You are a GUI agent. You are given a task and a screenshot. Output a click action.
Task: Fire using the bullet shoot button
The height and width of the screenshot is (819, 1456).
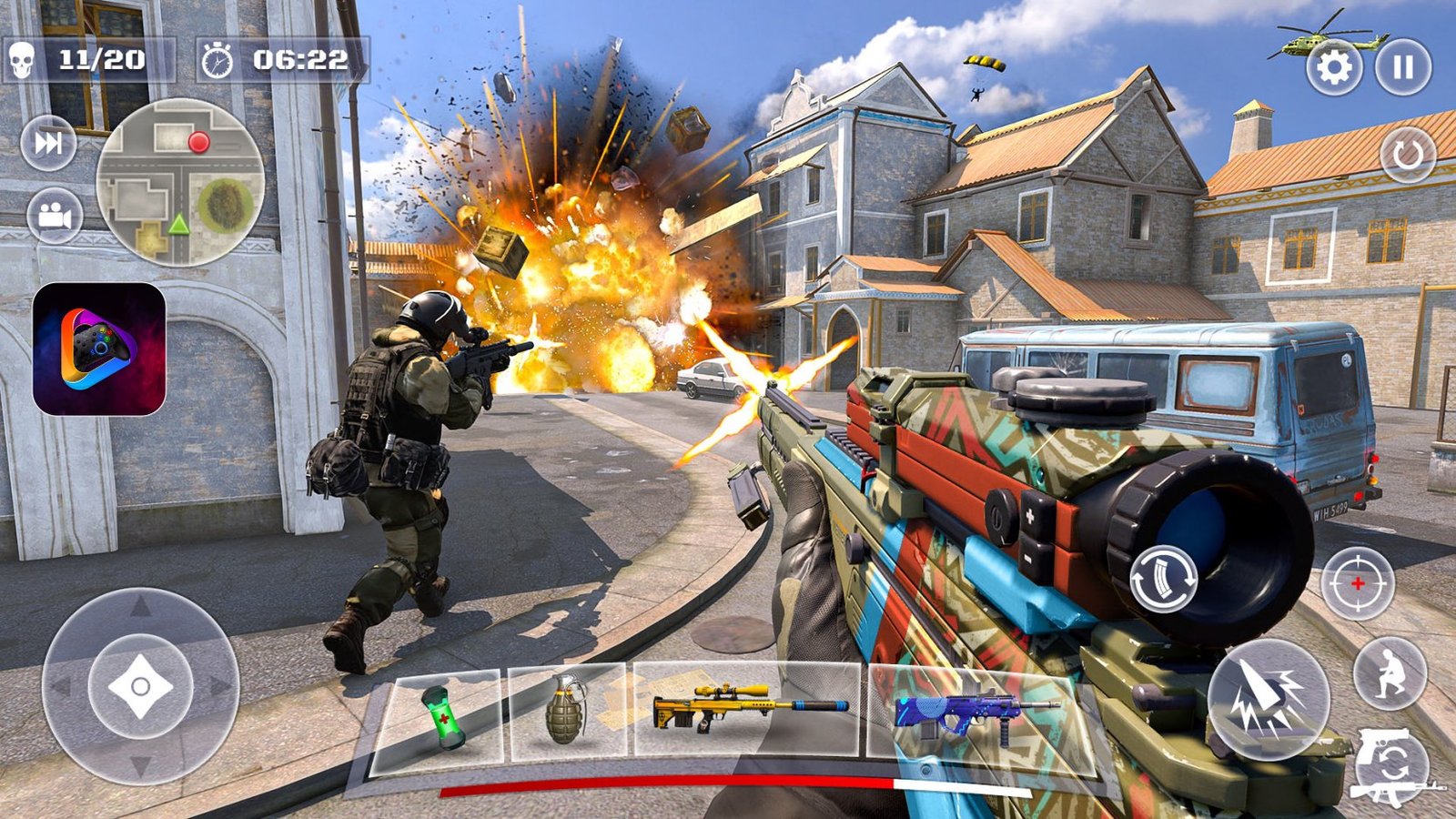1269,699
